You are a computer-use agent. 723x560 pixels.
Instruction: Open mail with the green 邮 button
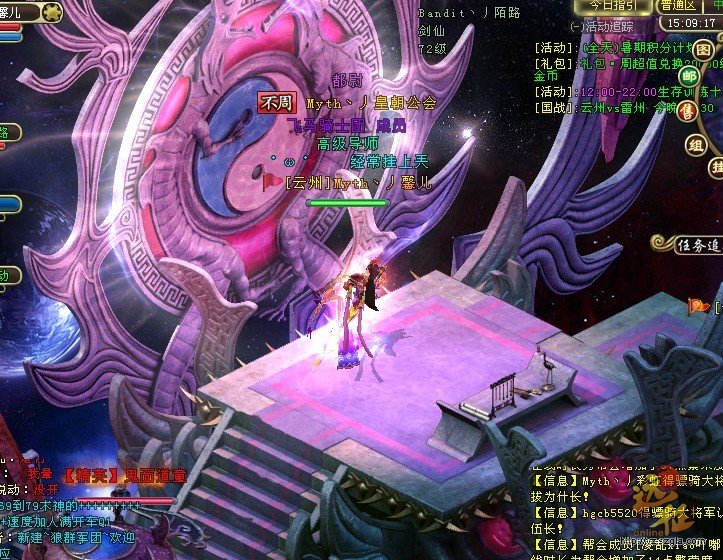pyautogui.click(x=689, y=75)
